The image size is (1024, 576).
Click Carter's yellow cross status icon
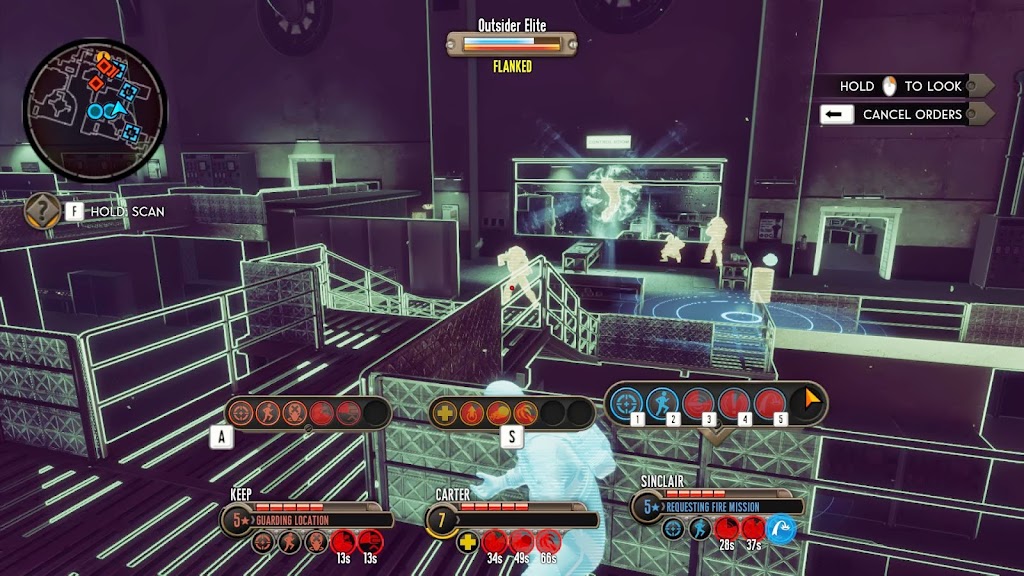467,543
